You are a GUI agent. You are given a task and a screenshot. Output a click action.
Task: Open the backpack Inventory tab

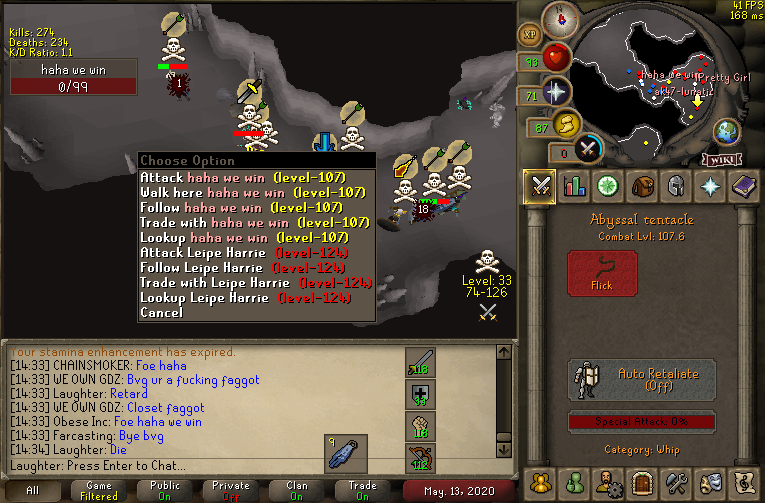[x=643, y=185]
